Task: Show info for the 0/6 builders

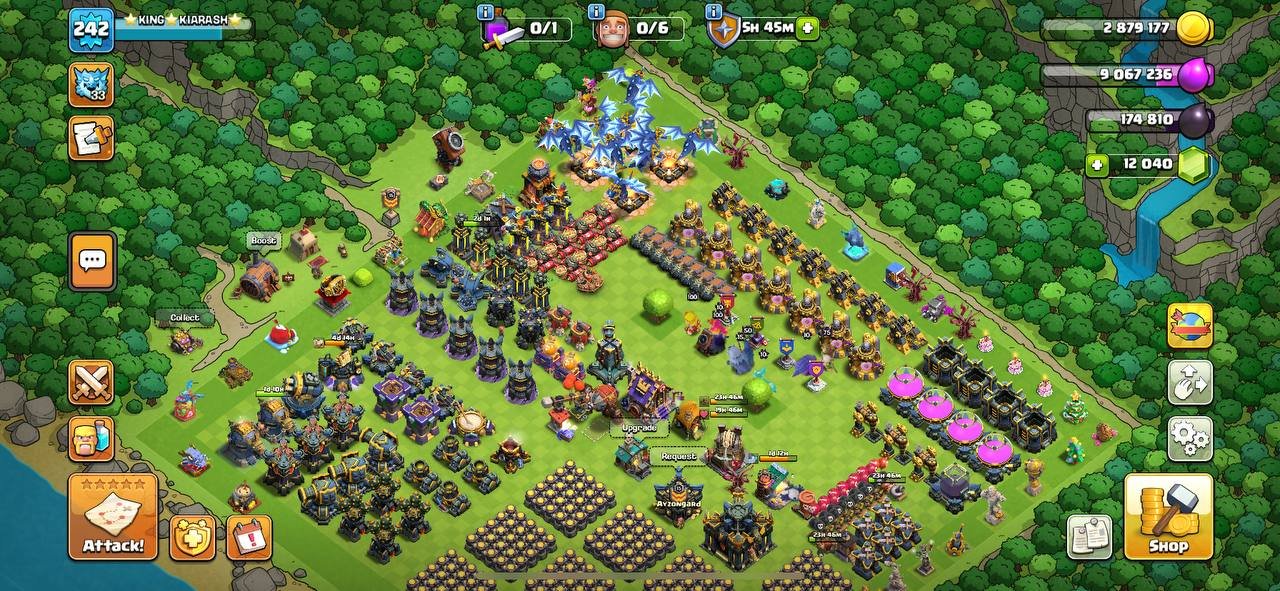Action: click(x=597, y=12)
